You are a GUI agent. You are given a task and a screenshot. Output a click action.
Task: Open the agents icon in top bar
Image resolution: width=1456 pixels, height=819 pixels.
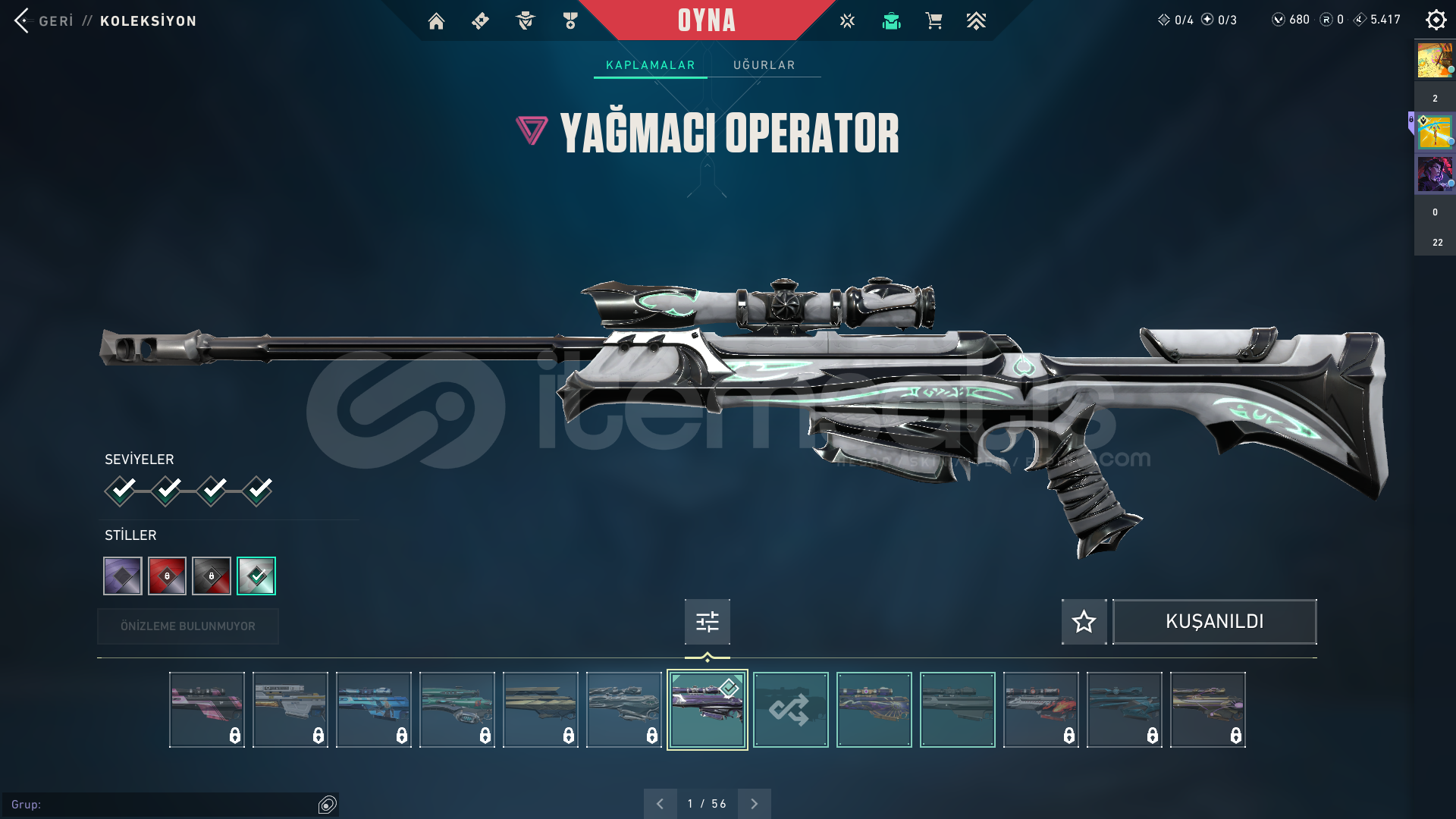pos(525,21)
